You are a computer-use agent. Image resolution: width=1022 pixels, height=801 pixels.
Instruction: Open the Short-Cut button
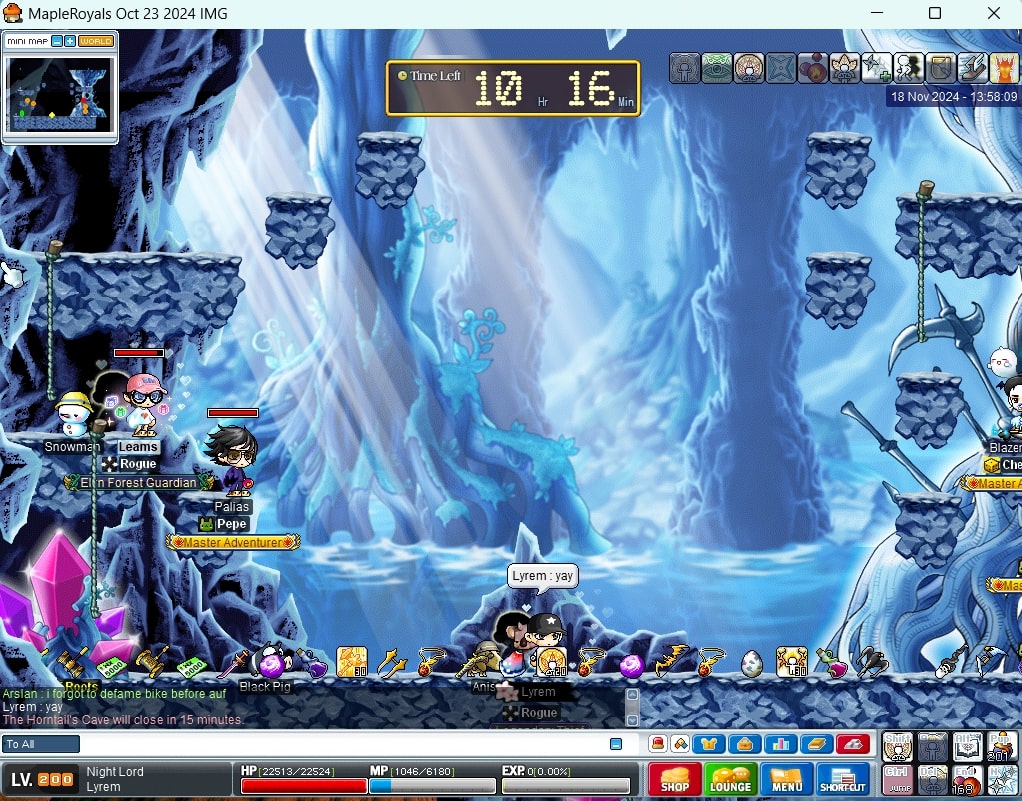pyautogui.click(x=844, y=780)
